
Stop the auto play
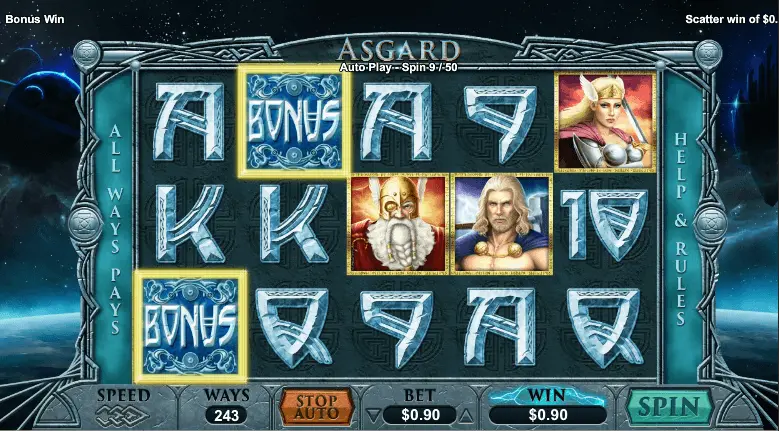pyautogui.click(x=316, y=406)
